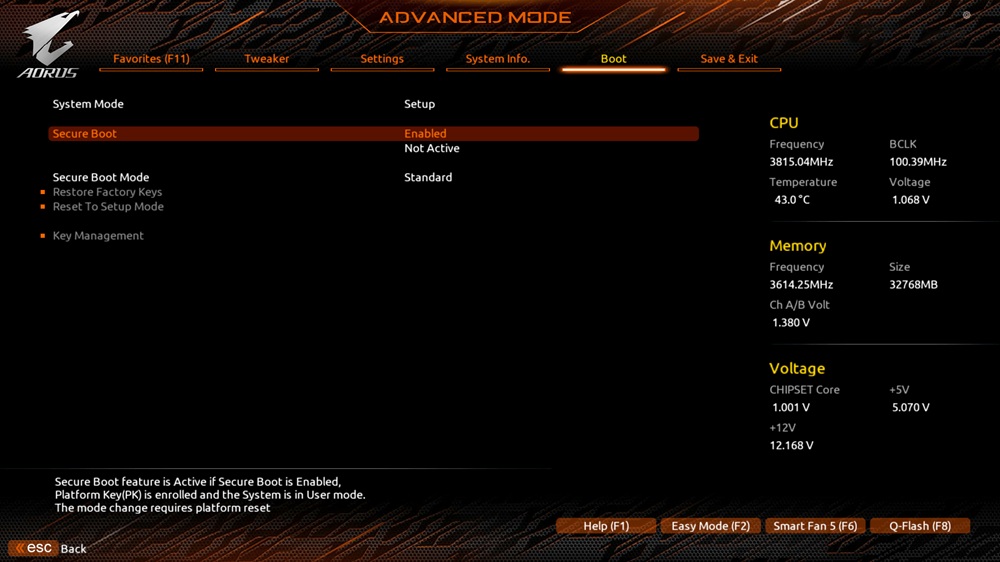Open the Key Management submenu
Image resolution: width=1000 pixels, height=562 pixels.
tap(98, 236)
